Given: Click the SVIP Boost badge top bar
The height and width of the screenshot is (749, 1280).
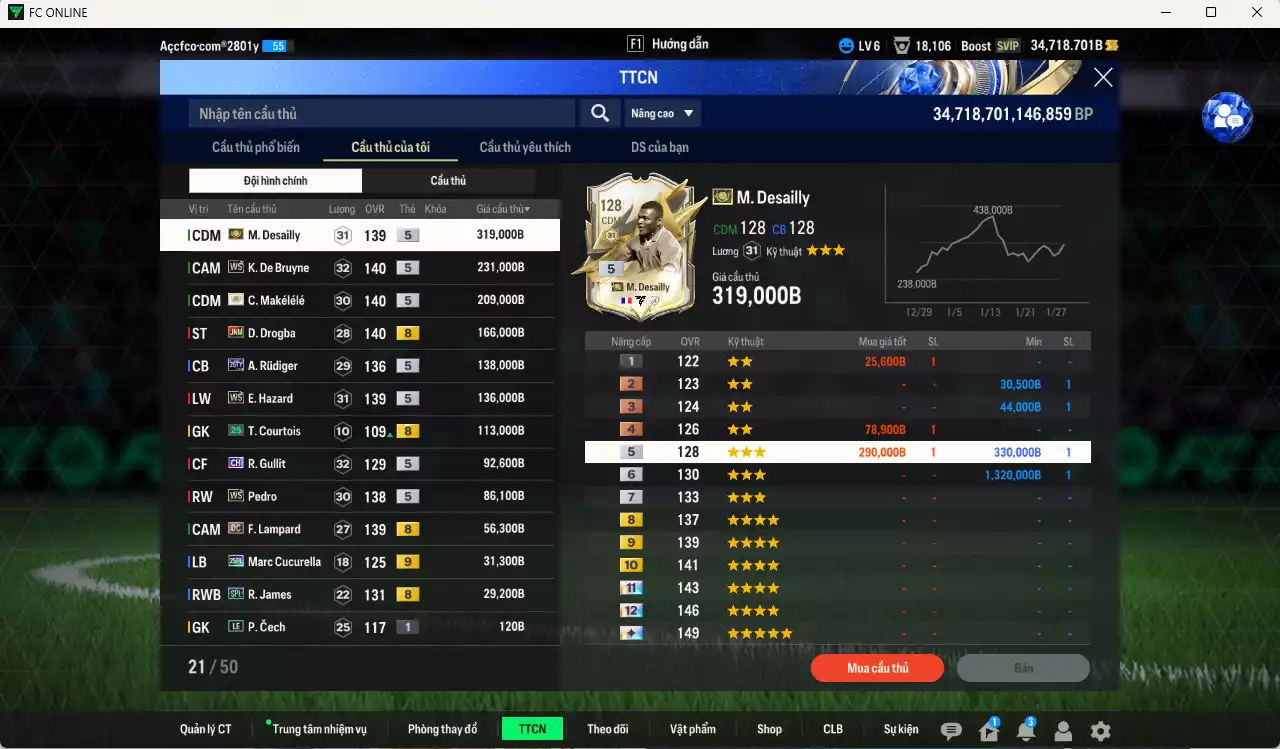Looking at the screenshot, I should click(x=1007, y=45).
